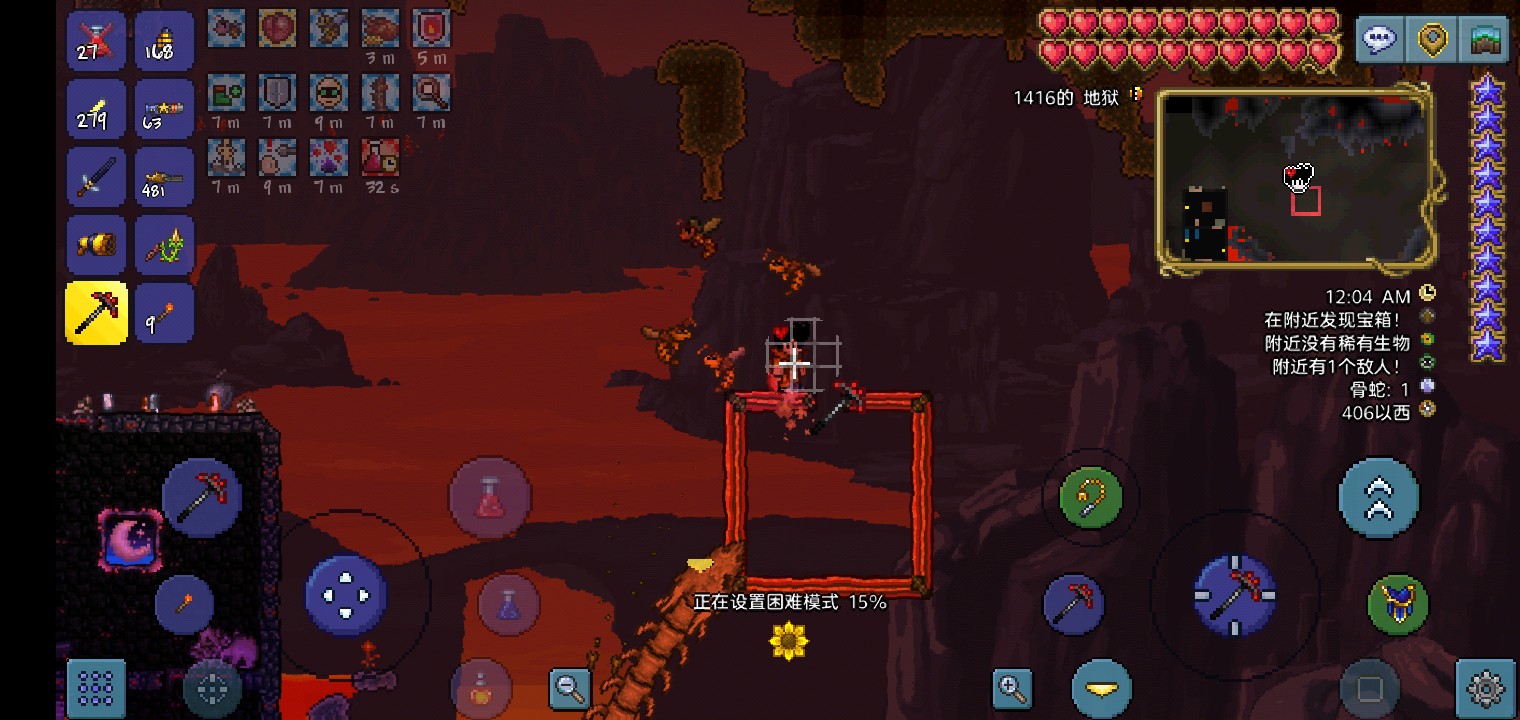Activate the blue and gold mount button
1520x720 pixels.
(1397, 604)
